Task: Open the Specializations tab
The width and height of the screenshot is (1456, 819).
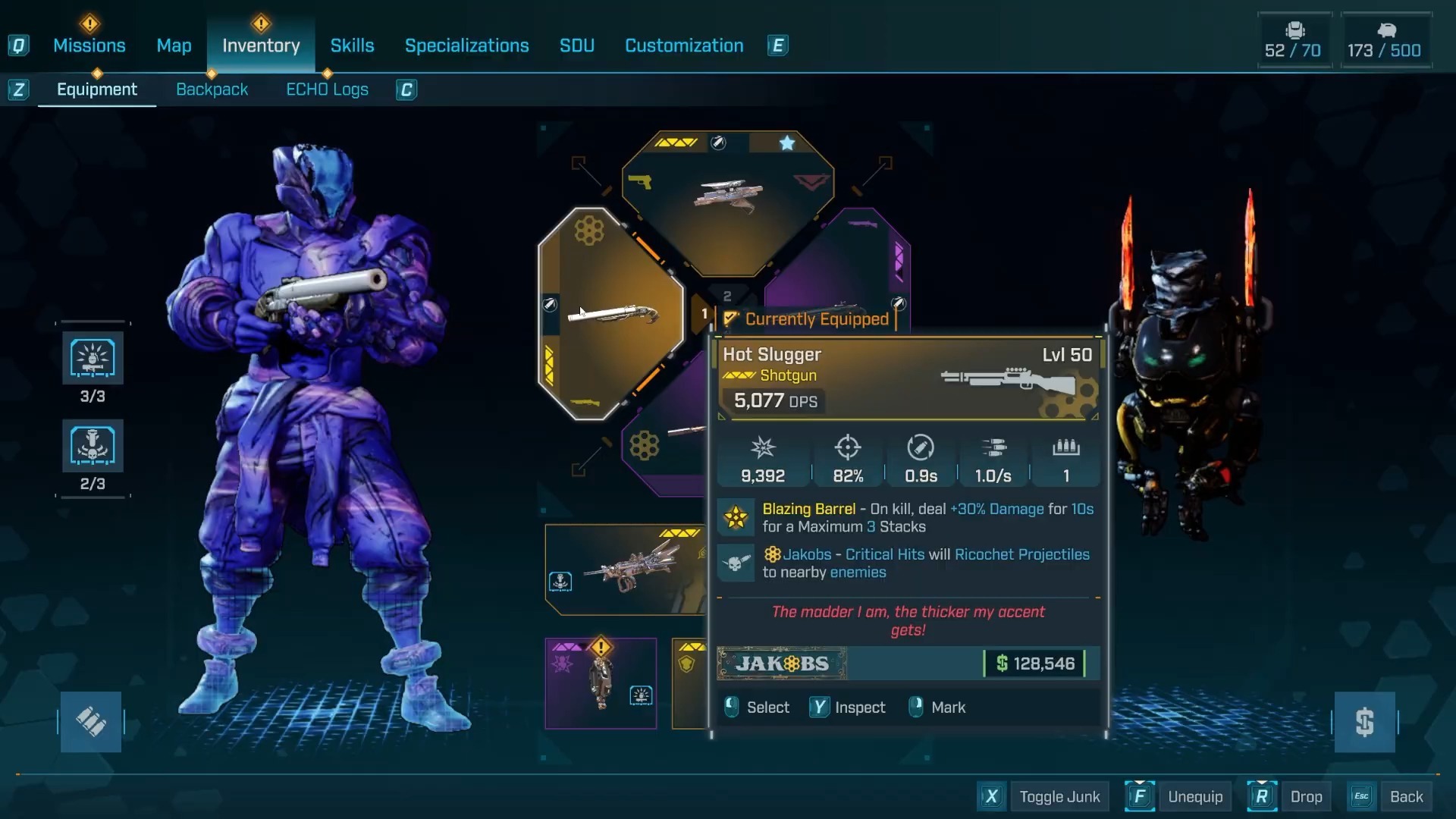Action: coord(466,45)
